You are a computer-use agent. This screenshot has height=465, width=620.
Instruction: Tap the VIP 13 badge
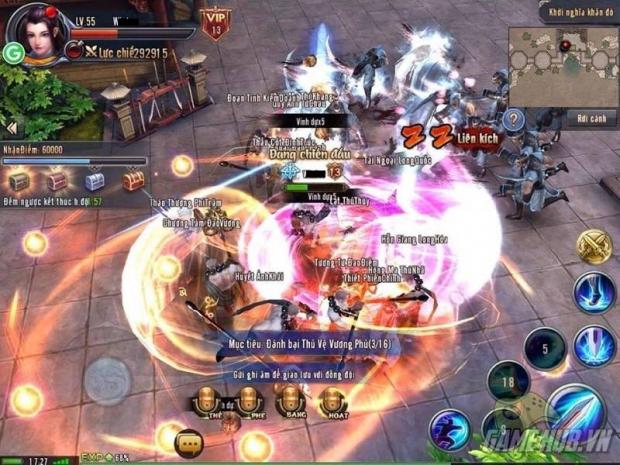213,22
